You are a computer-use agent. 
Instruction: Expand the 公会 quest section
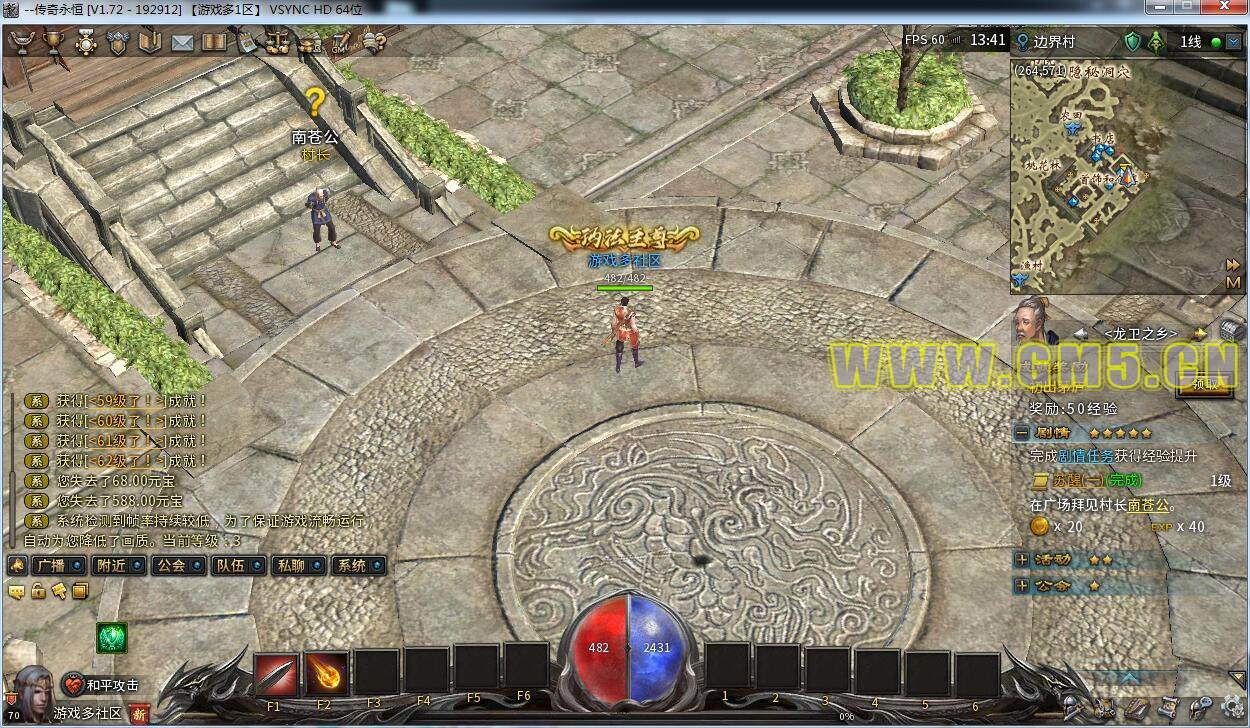[1021, 586]
